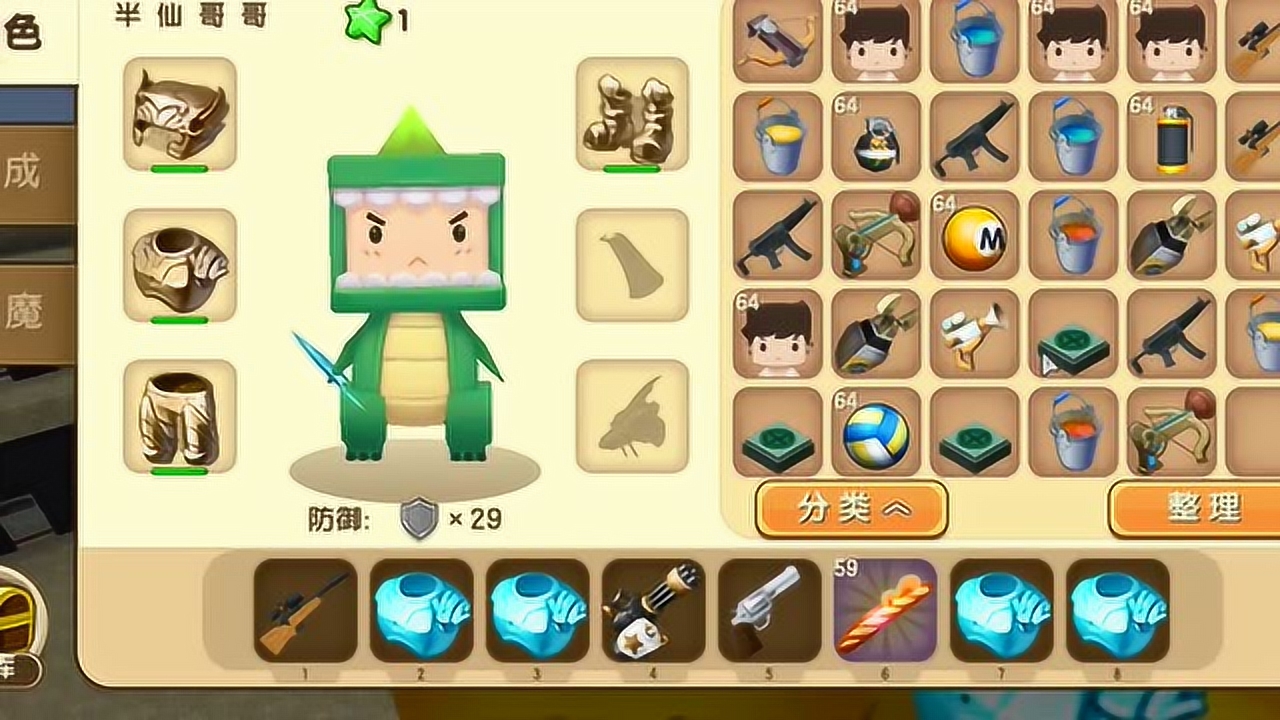Select the glowing stick item stack of 59
The image size is (1280, 720).
pos(885,610)
